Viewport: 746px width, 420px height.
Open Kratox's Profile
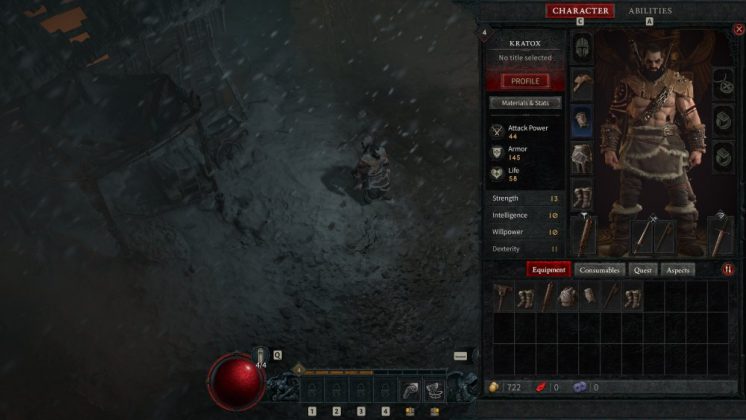525,81
